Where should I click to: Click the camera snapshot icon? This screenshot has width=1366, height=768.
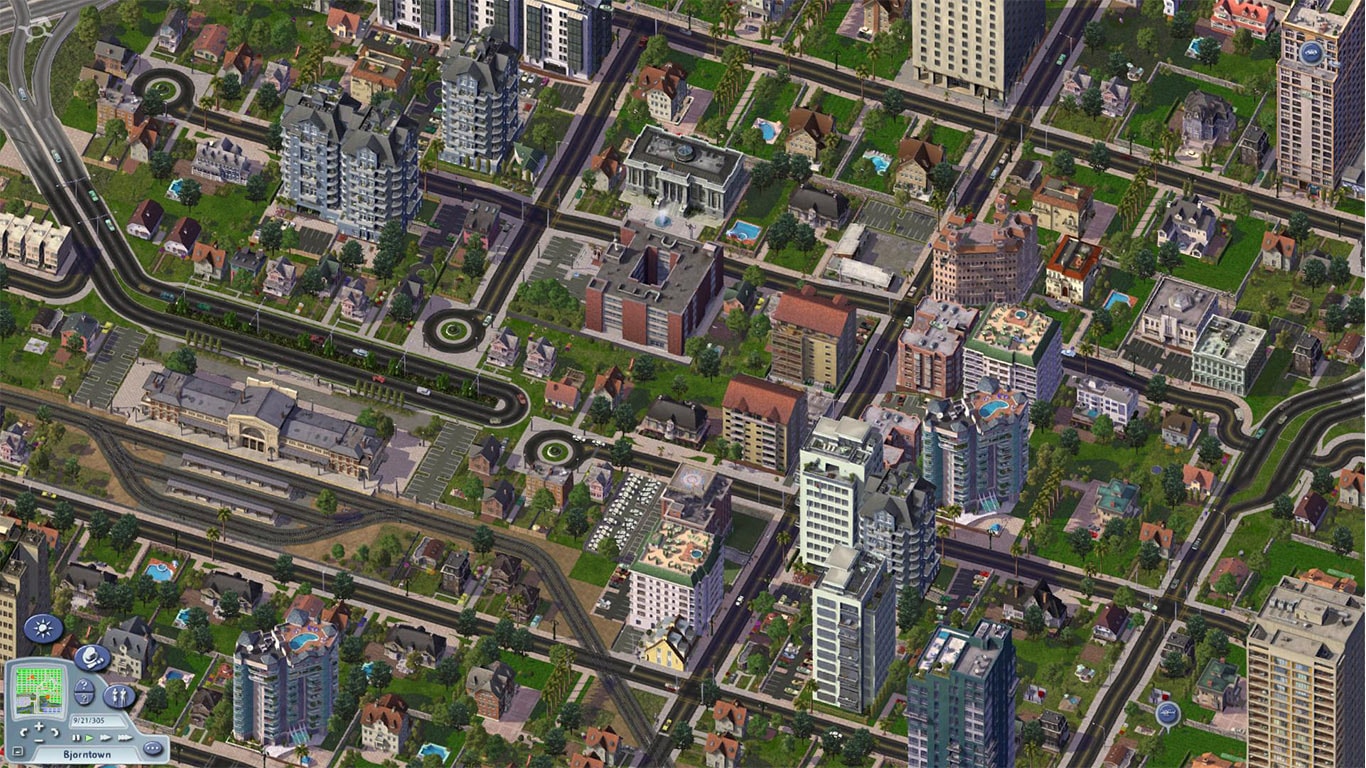pos(90,657)
